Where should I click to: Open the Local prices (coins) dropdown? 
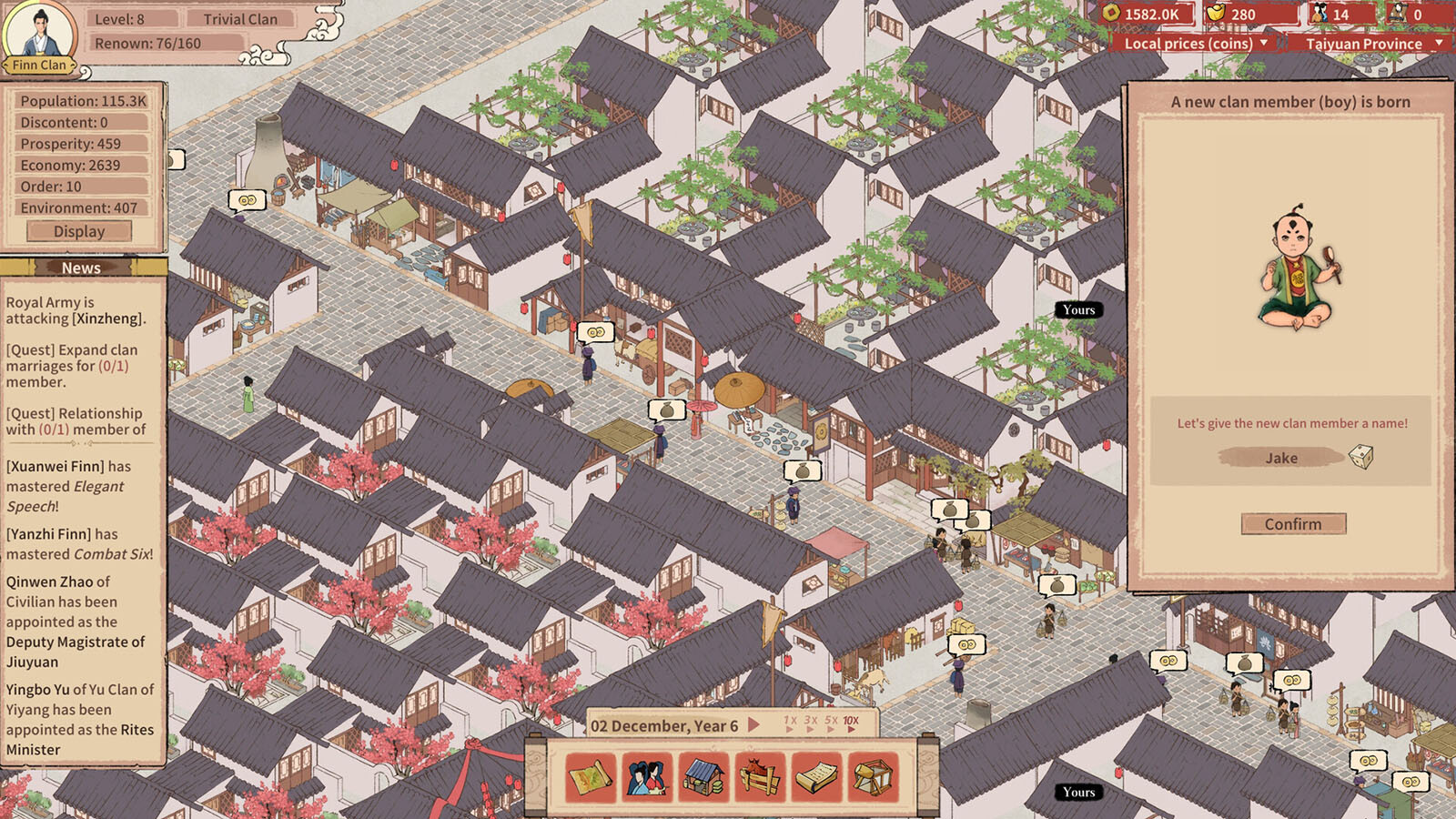pos(1195,44)
